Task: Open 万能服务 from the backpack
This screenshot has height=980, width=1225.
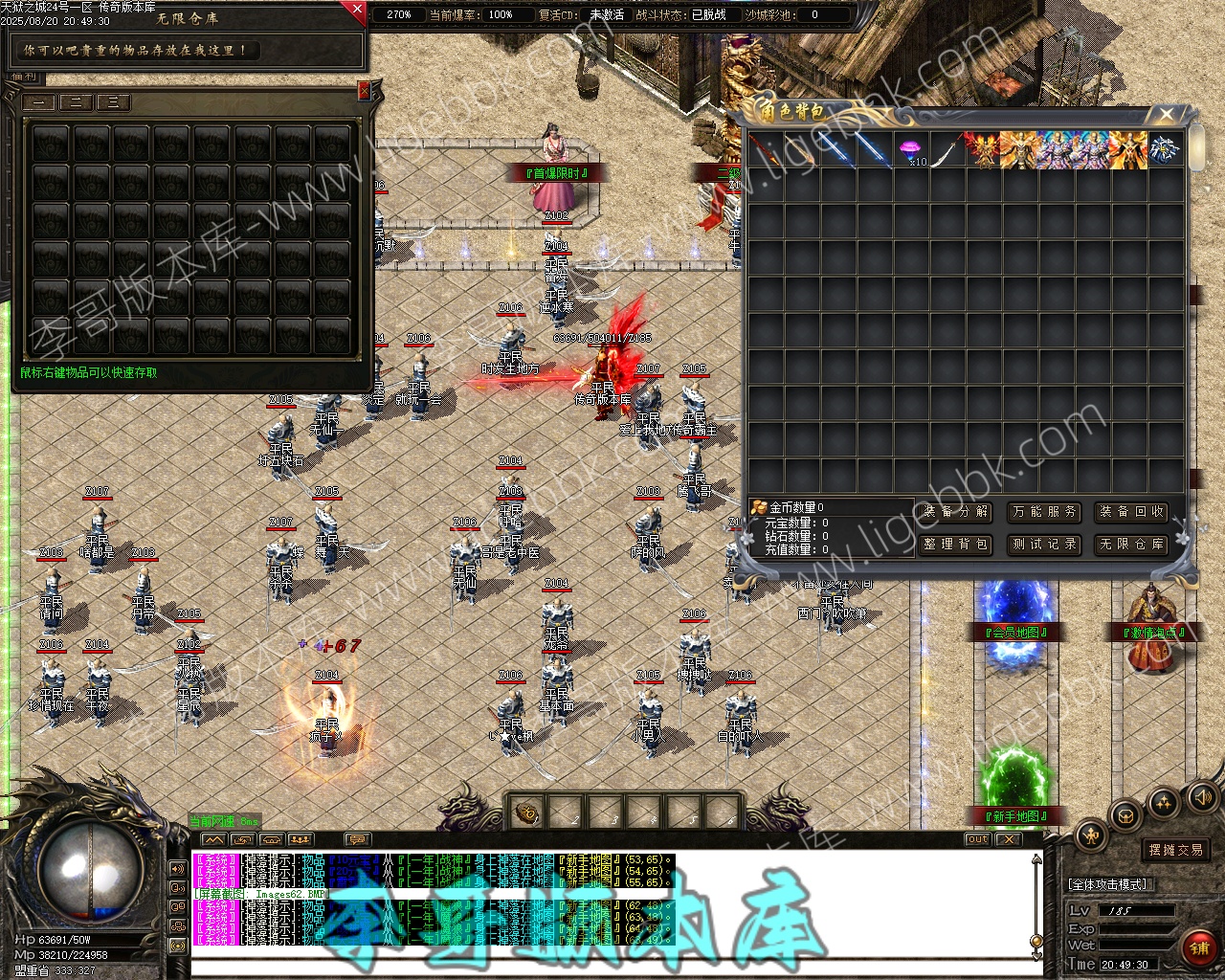Action: coord(1044,512)
